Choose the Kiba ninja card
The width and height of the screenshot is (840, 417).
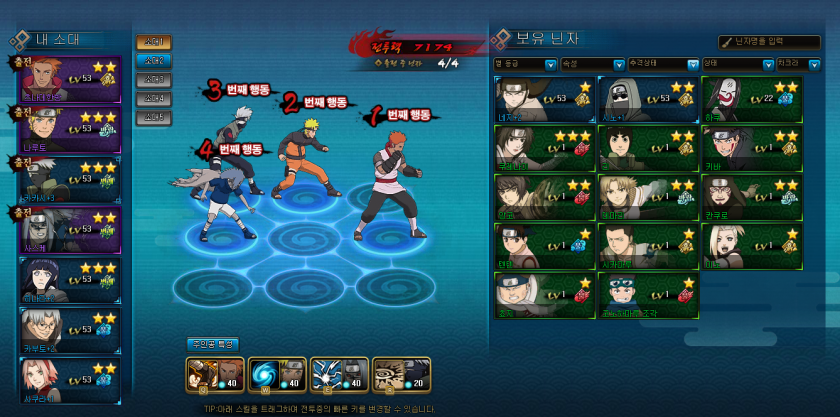pyautogui.click(x=752, y=147)
